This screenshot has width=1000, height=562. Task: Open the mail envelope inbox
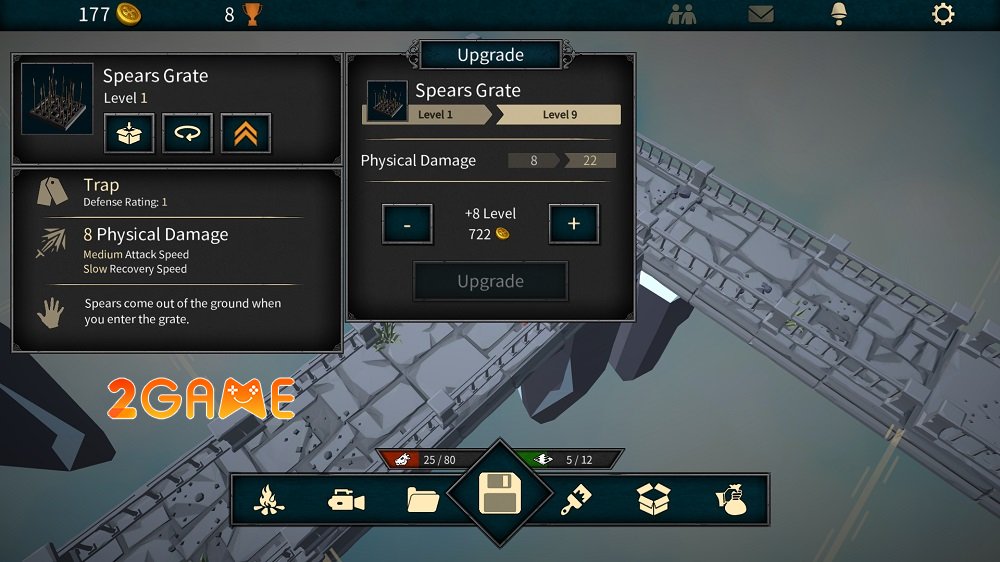pyautogui.click(x=762, y=14)
